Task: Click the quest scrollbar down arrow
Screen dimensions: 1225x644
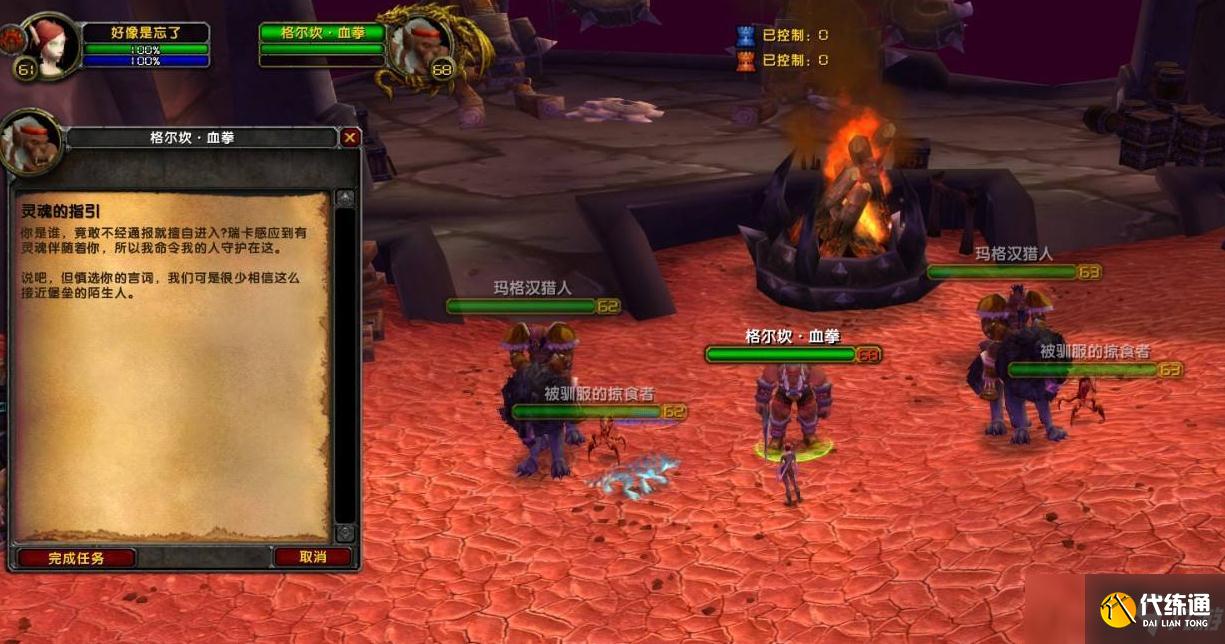Action: (x=345, y=533)
